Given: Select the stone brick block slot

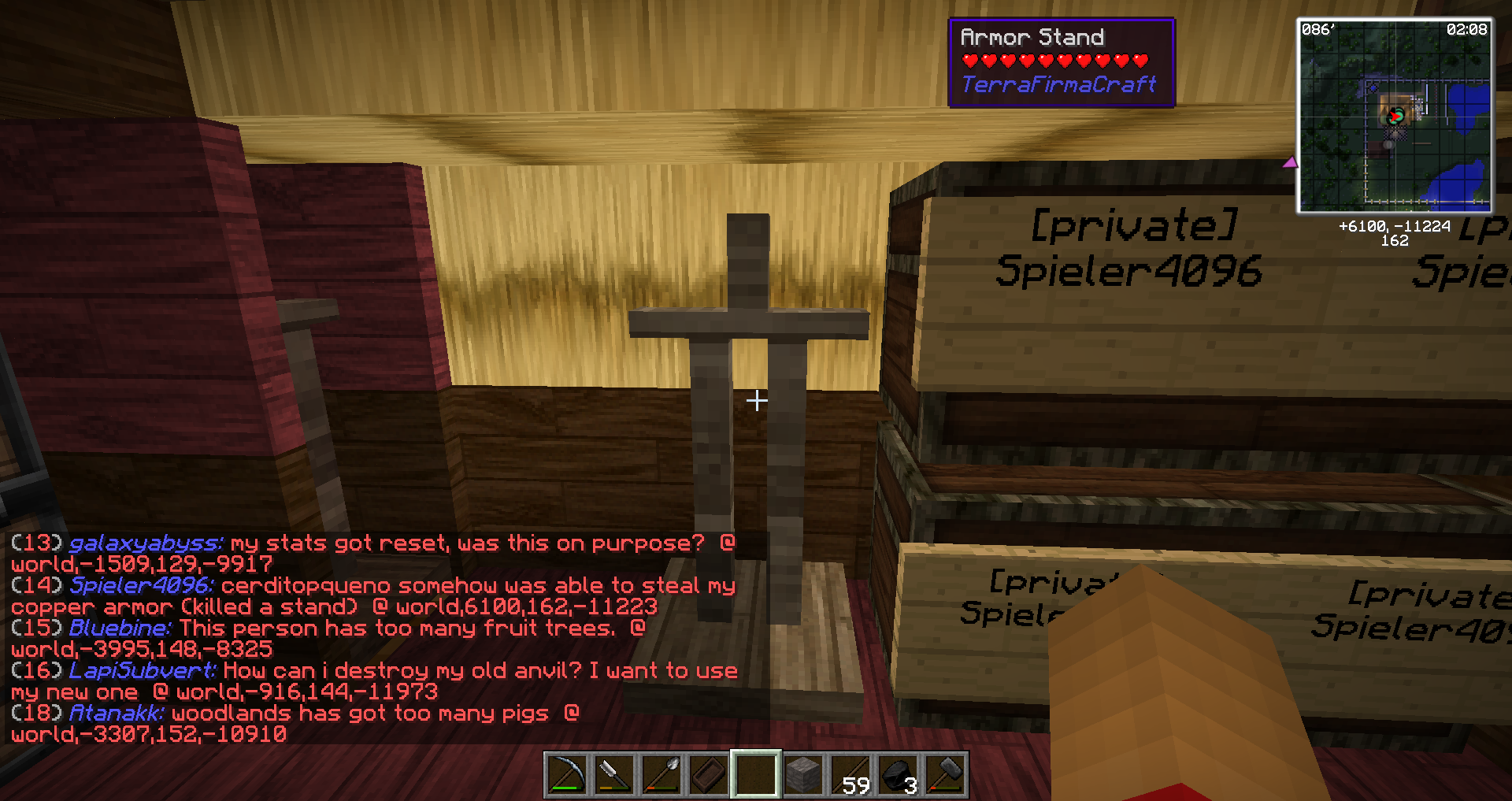Looking at the screenshot, I should pos(803,776).
